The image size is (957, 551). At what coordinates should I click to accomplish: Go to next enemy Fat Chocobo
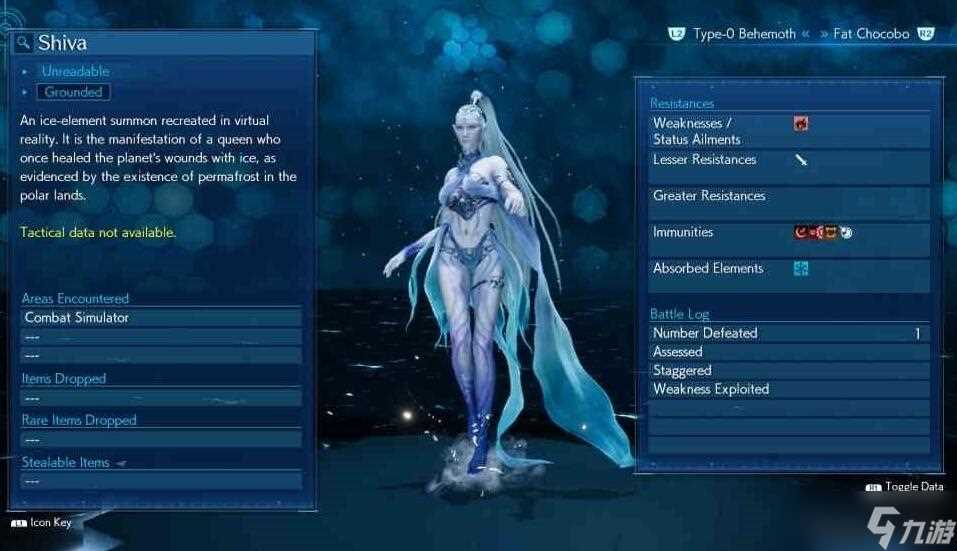tap(871, 34)
